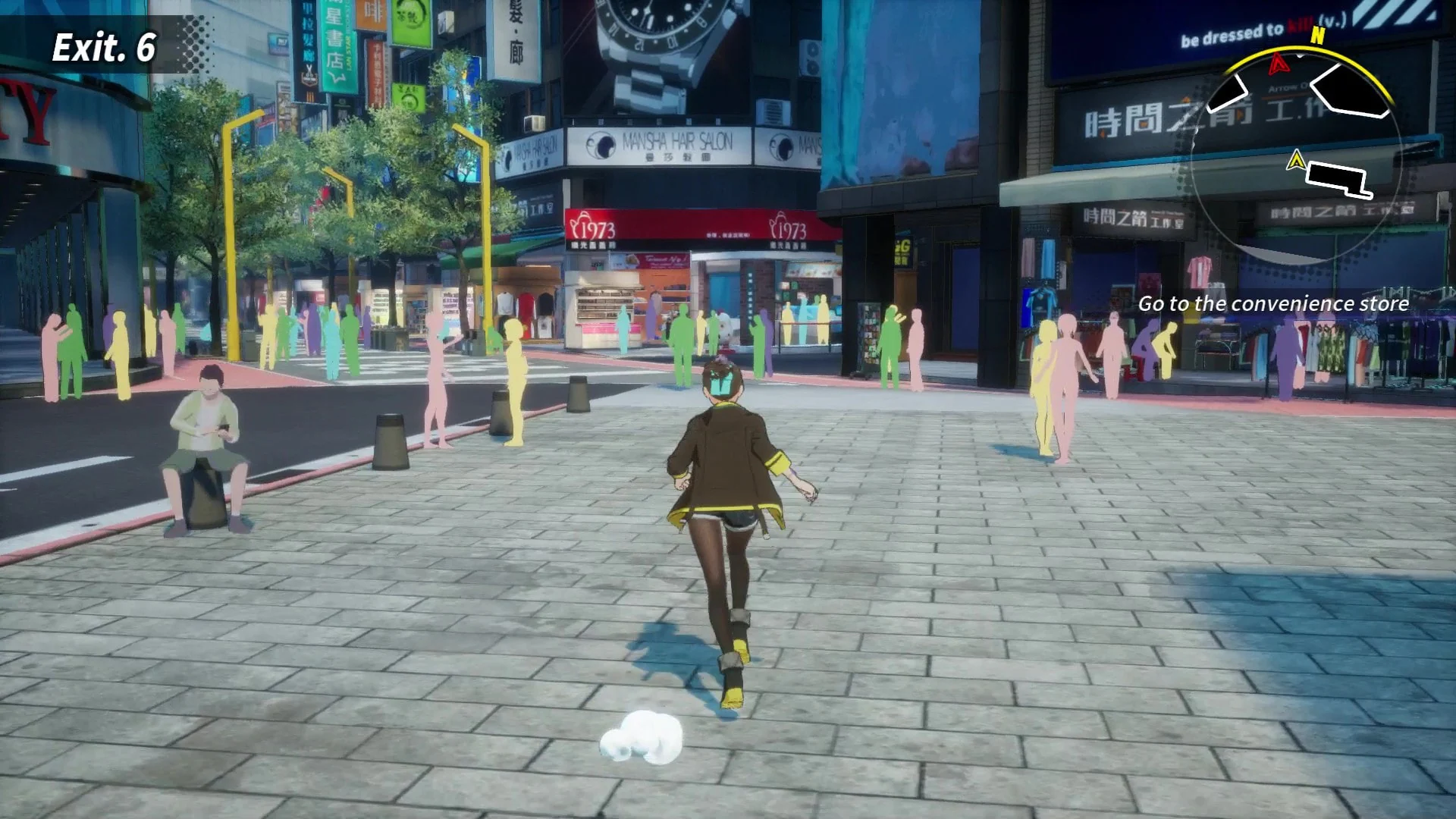Click the N compass marker above the minimap
The width and height of the screenshot is (1456, 819).
(1317, 36)
